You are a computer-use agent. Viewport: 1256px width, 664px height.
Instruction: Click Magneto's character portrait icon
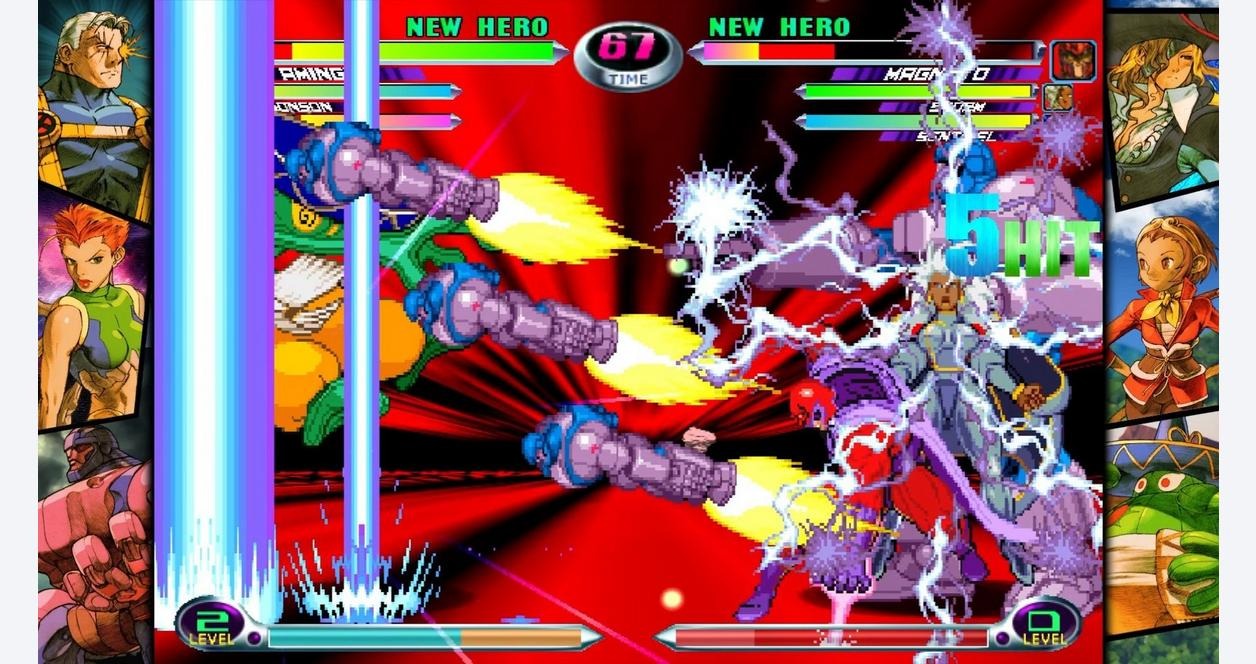click(1073, 61)
